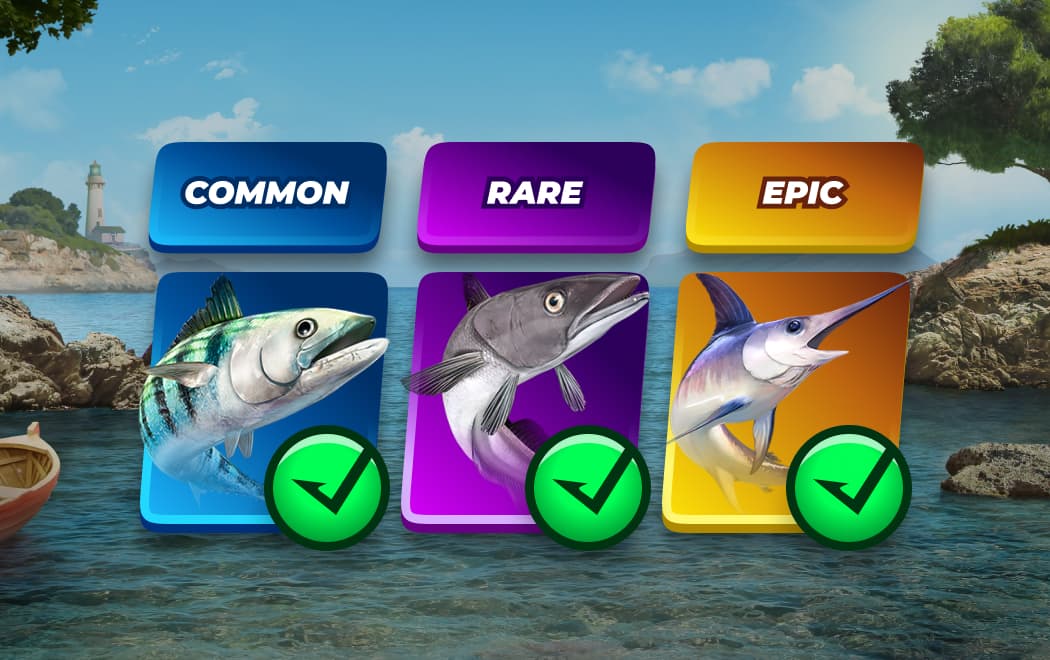The image size is (1050, 660).
Task: Tap the green checkmark on the Epic card
Action: [x=849, y=487]
